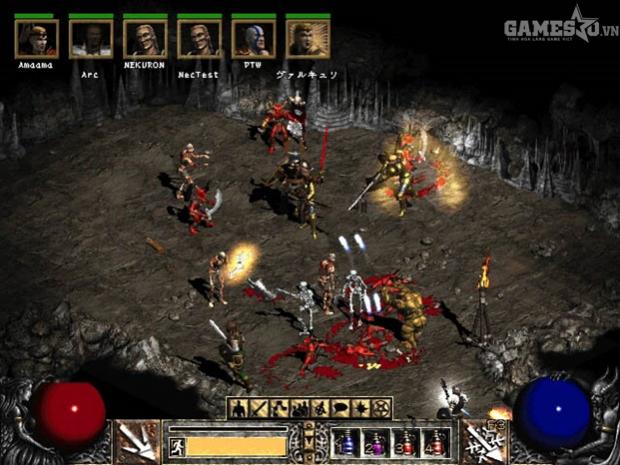Screen dimensions: 620x465
Task: Use the red potion in belt slot 4
Action: [435, 442]
